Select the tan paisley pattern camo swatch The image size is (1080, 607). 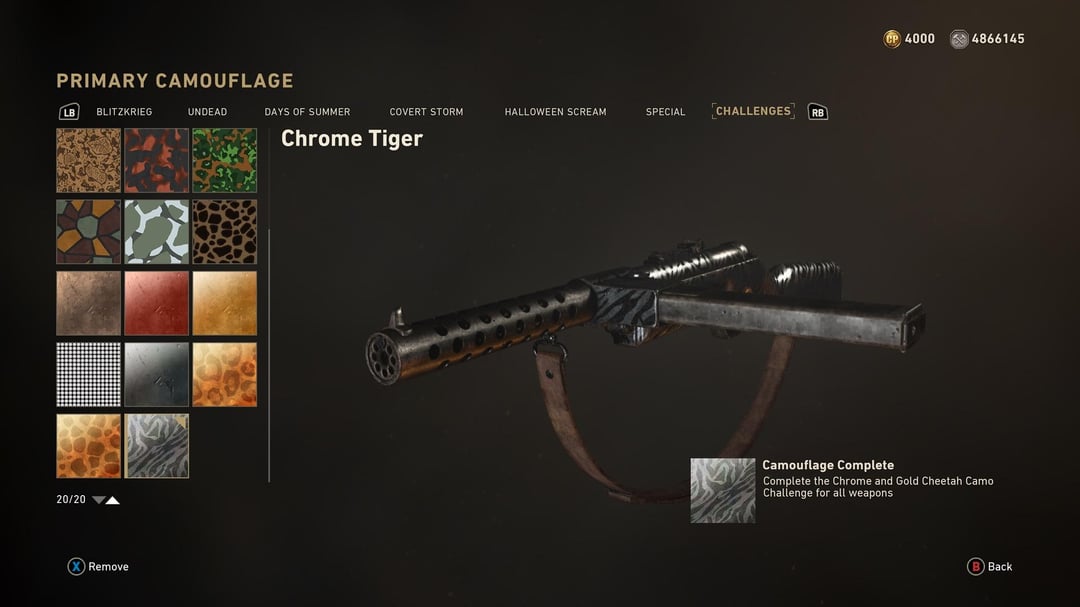(x=88, y=160)
